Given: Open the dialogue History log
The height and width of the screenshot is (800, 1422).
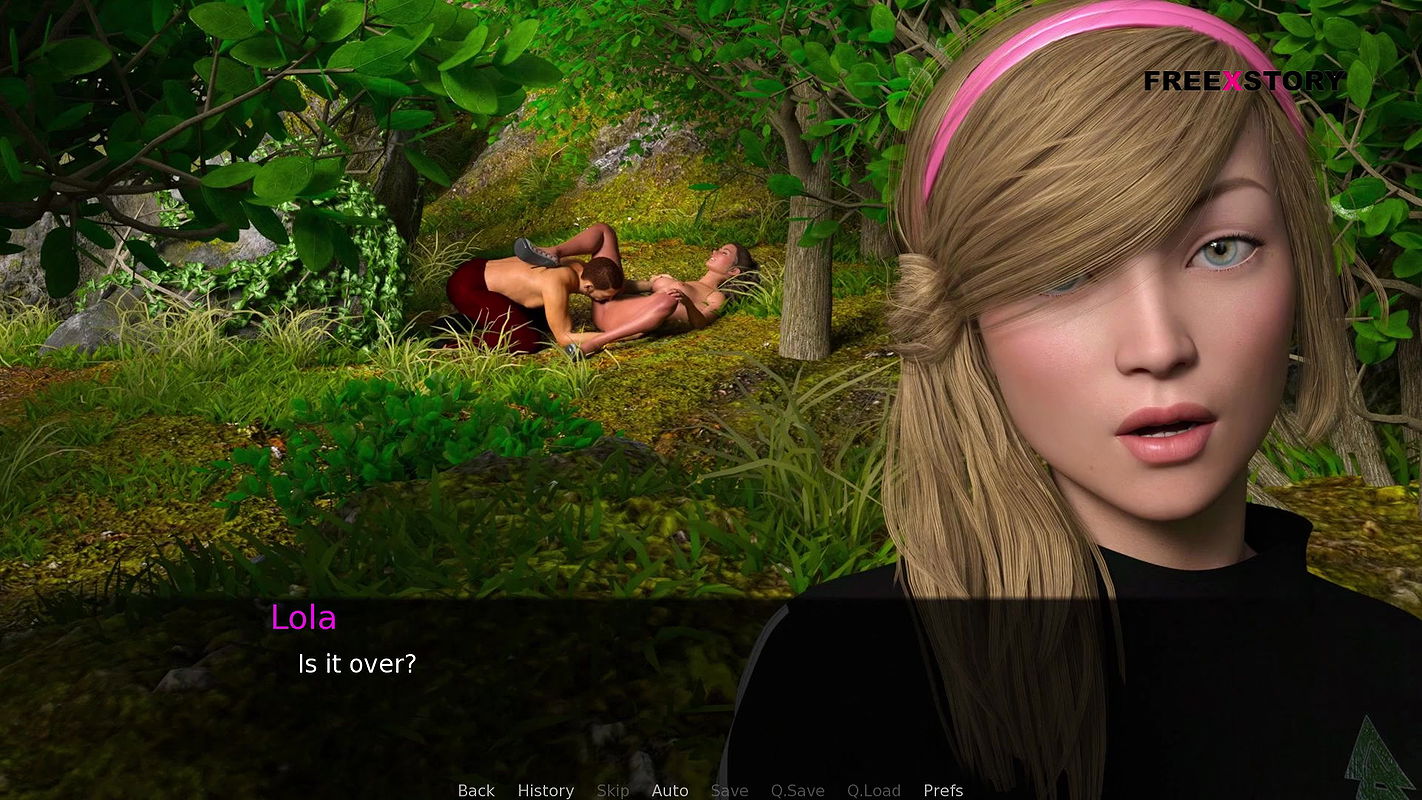Looking at the screenshot, I should 545,790.
